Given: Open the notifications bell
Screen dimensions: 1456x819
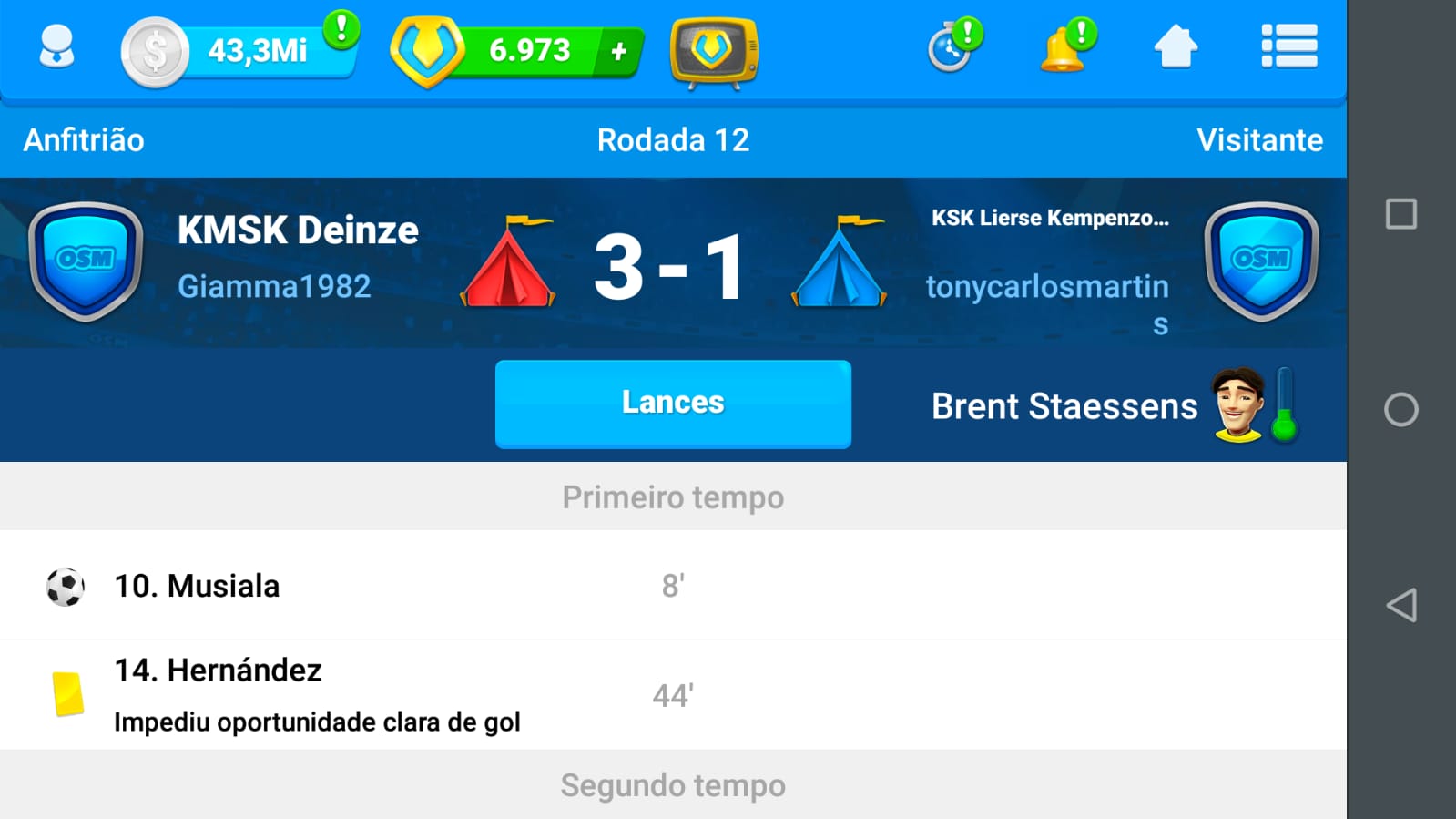Looking at the screenshot, I should [1064, 47].
